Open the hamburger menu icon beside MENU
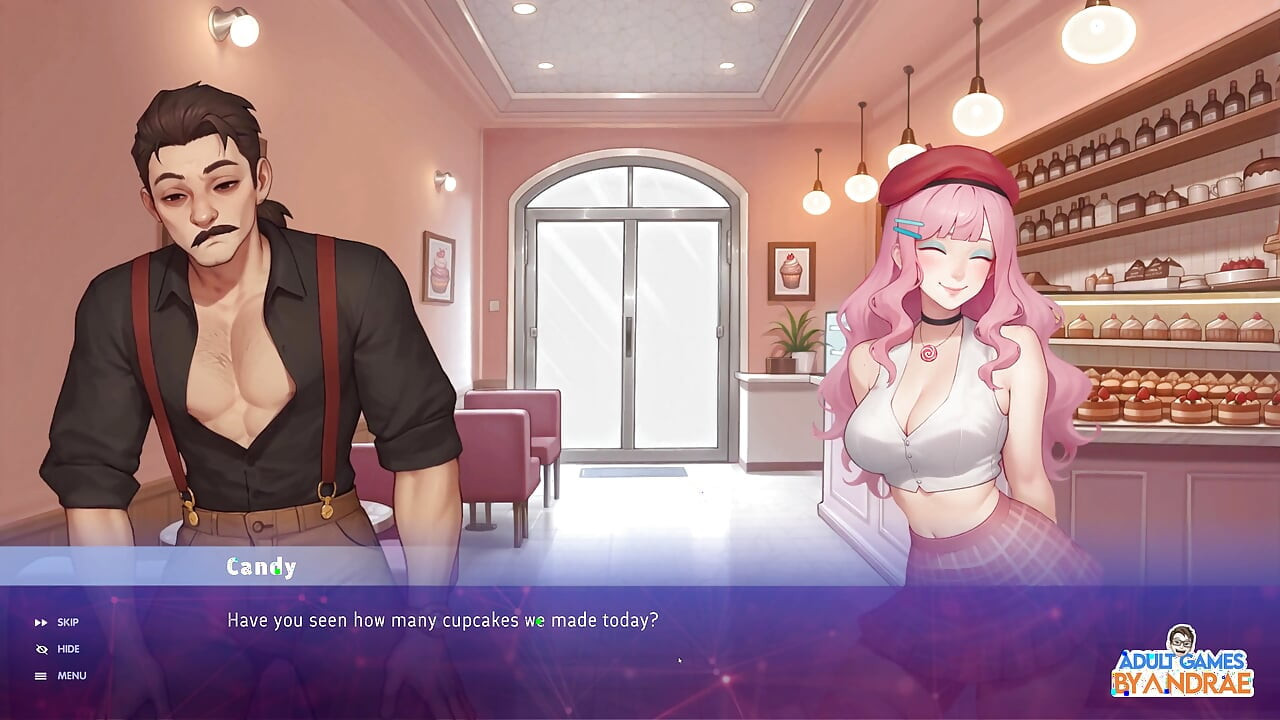Screen dimensions: 1280x720 point(40,675)
